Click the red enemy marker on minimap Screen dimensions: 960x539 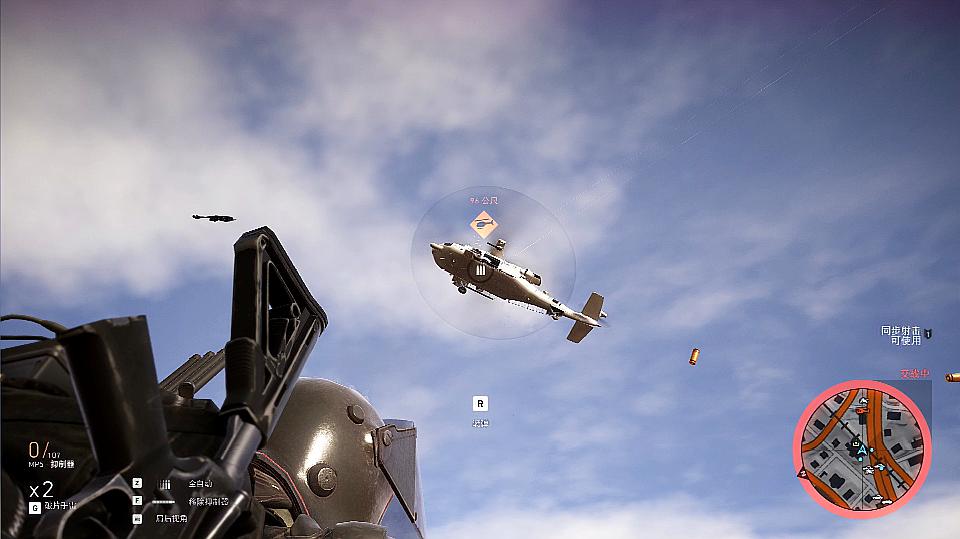802,474
